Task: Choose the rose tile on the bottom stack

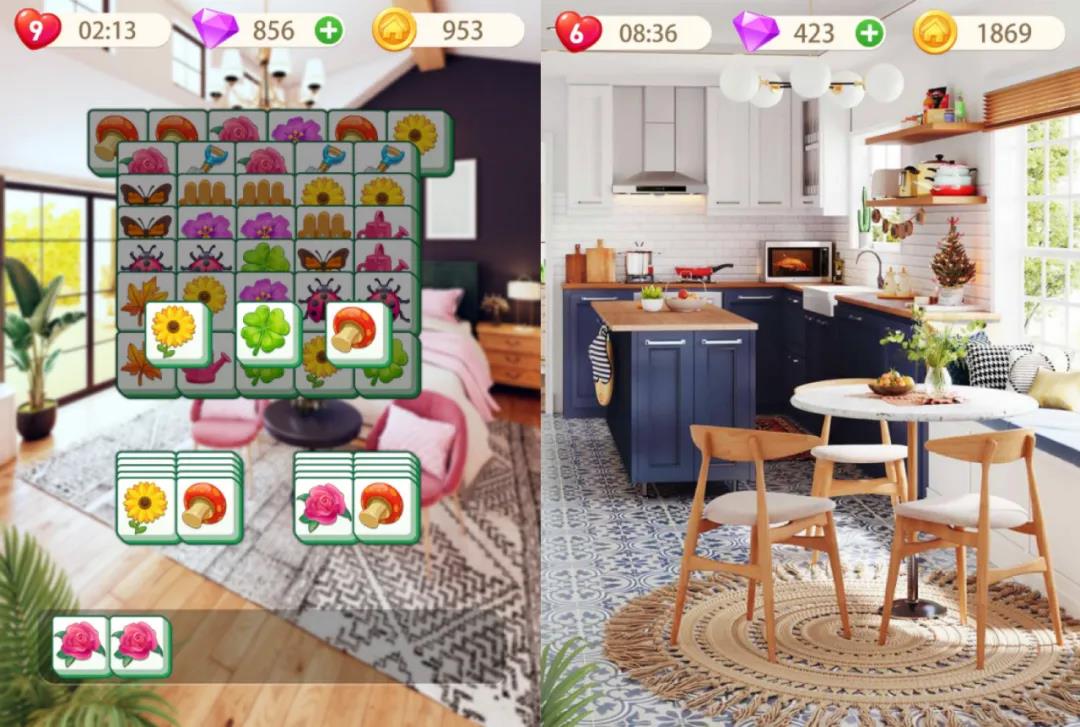Action: tap(324, 508)
